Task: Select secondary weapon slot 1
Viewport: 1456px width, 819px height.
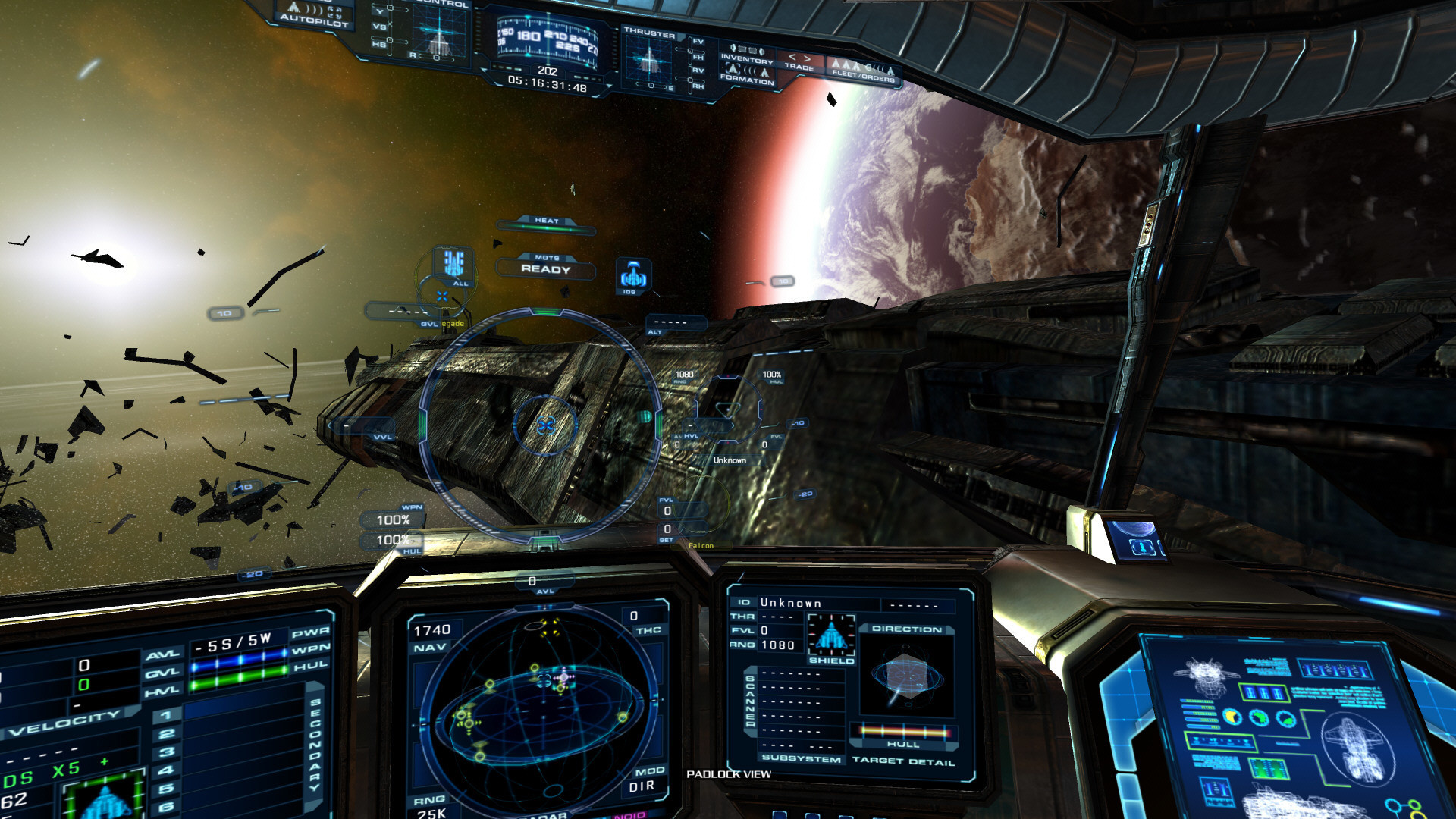Action: (x=167, y=715)
